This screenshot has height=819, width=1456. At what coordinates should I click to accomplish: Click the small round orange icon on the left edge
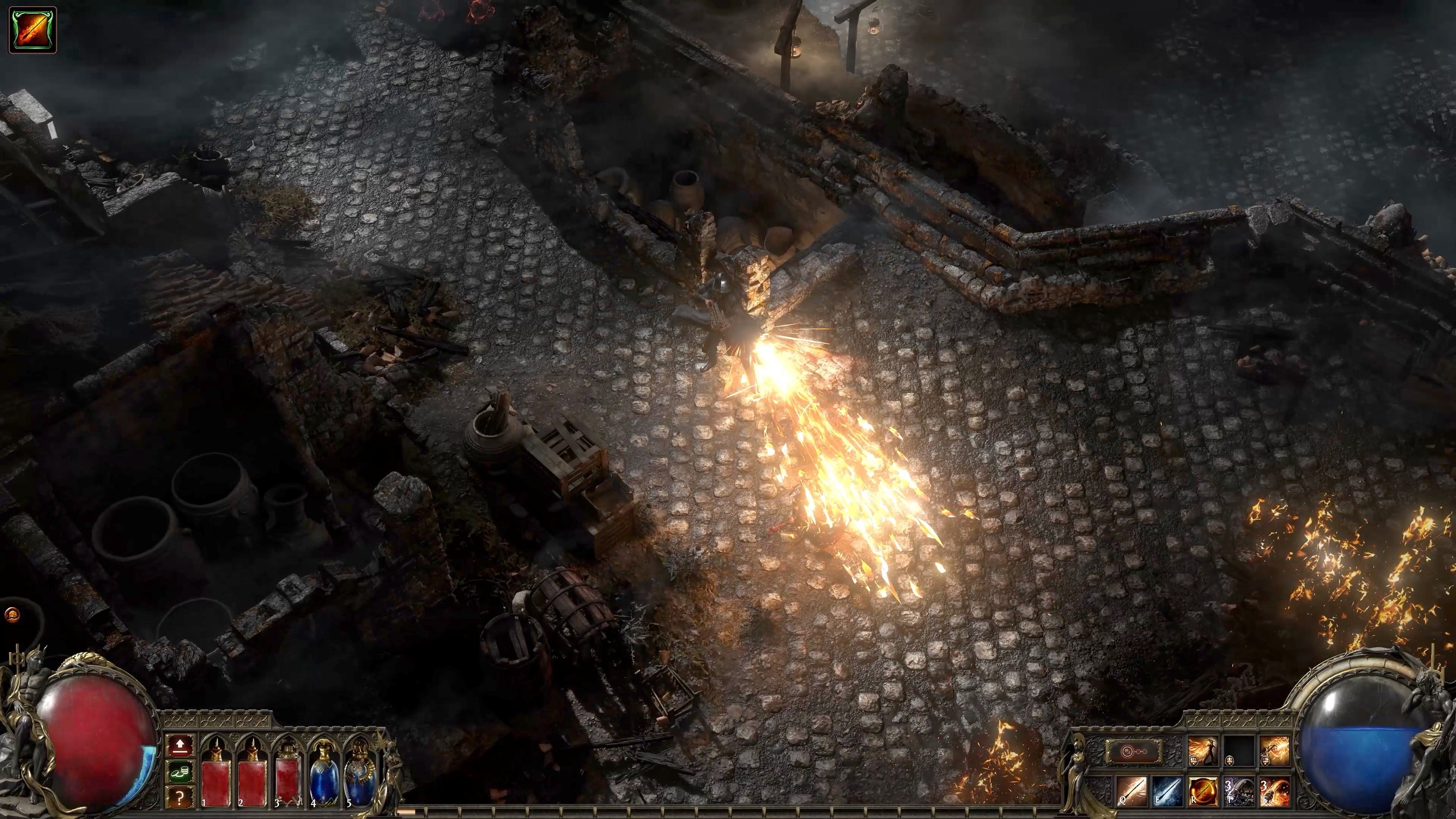point(11,614)
